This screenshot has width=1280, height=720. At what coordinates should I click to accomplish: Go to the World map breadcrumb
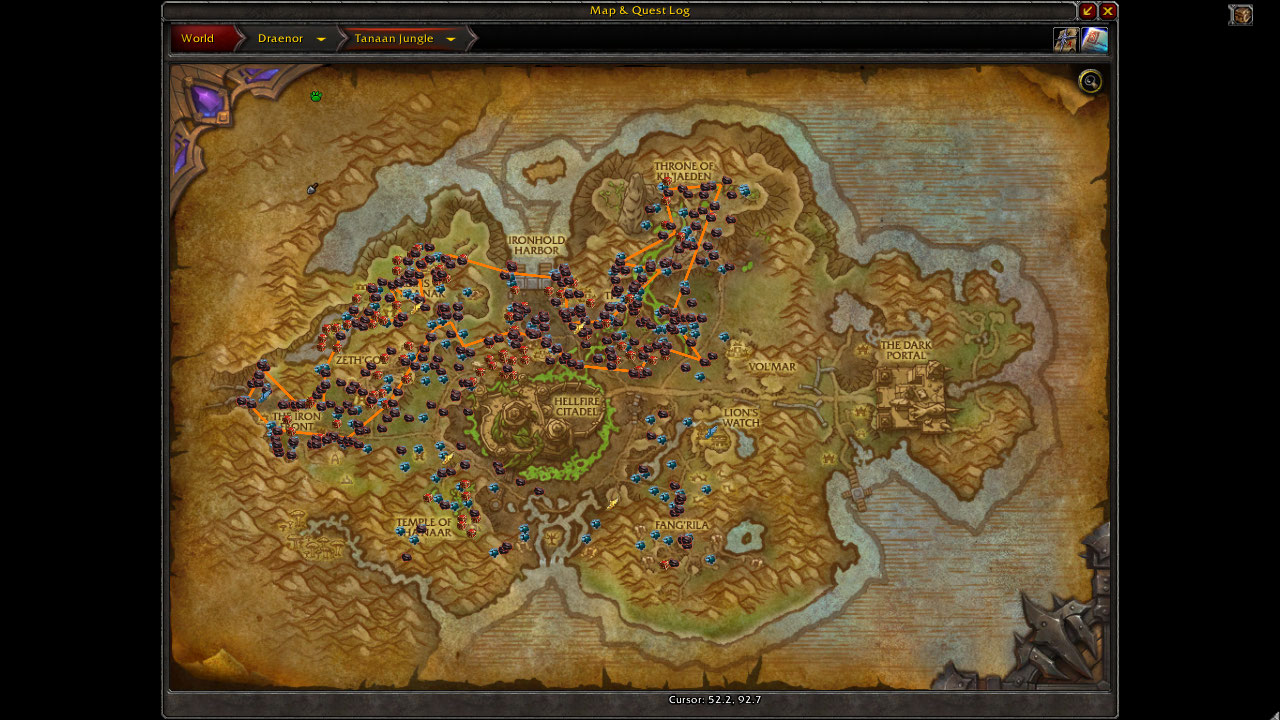(x=199, y=39)
